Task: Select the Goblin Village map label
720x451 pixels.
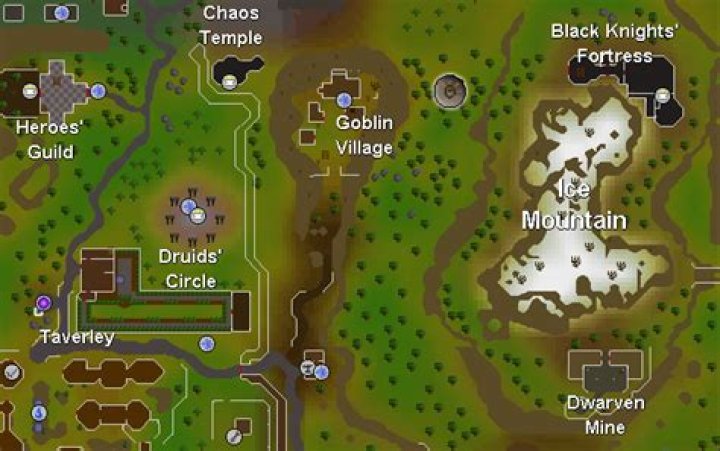Action: (364, 135)
